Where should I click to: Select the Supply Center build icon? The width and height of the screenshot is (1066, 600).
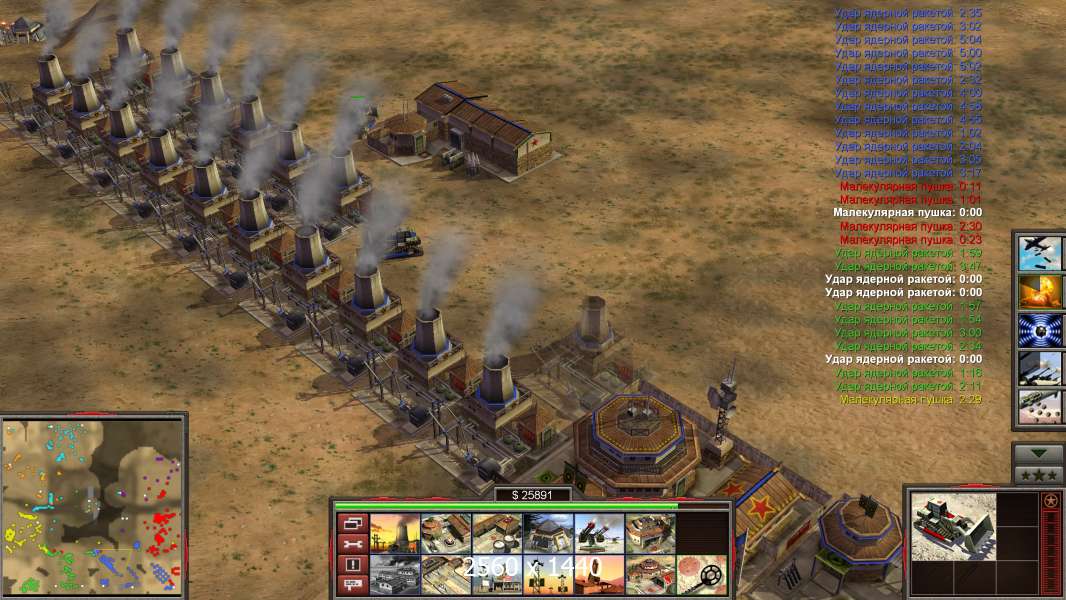click(x=496, y=533)
